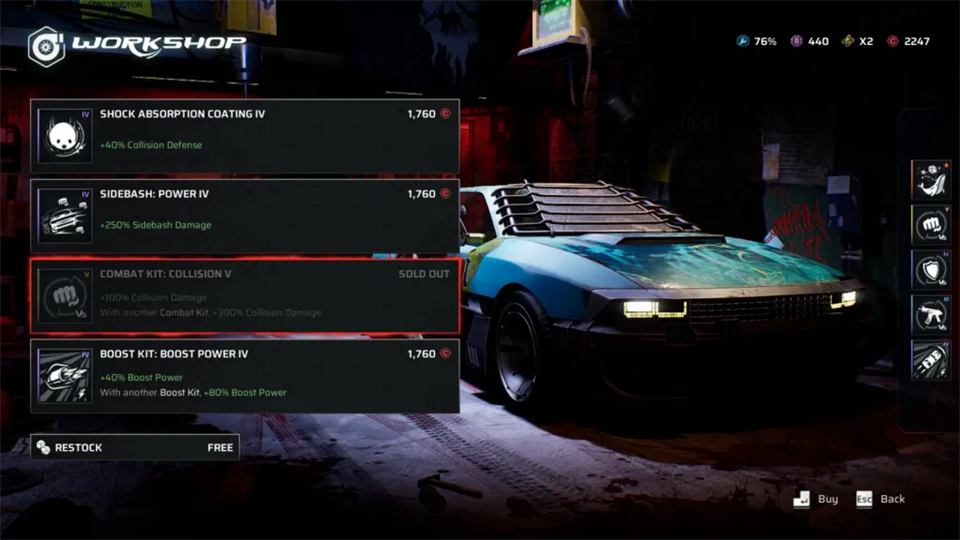Select Shock Absorption Coating IV upgrade
The height and width of the screenshot is (540, 960).
pyautogui.click(x=245, y=135)
